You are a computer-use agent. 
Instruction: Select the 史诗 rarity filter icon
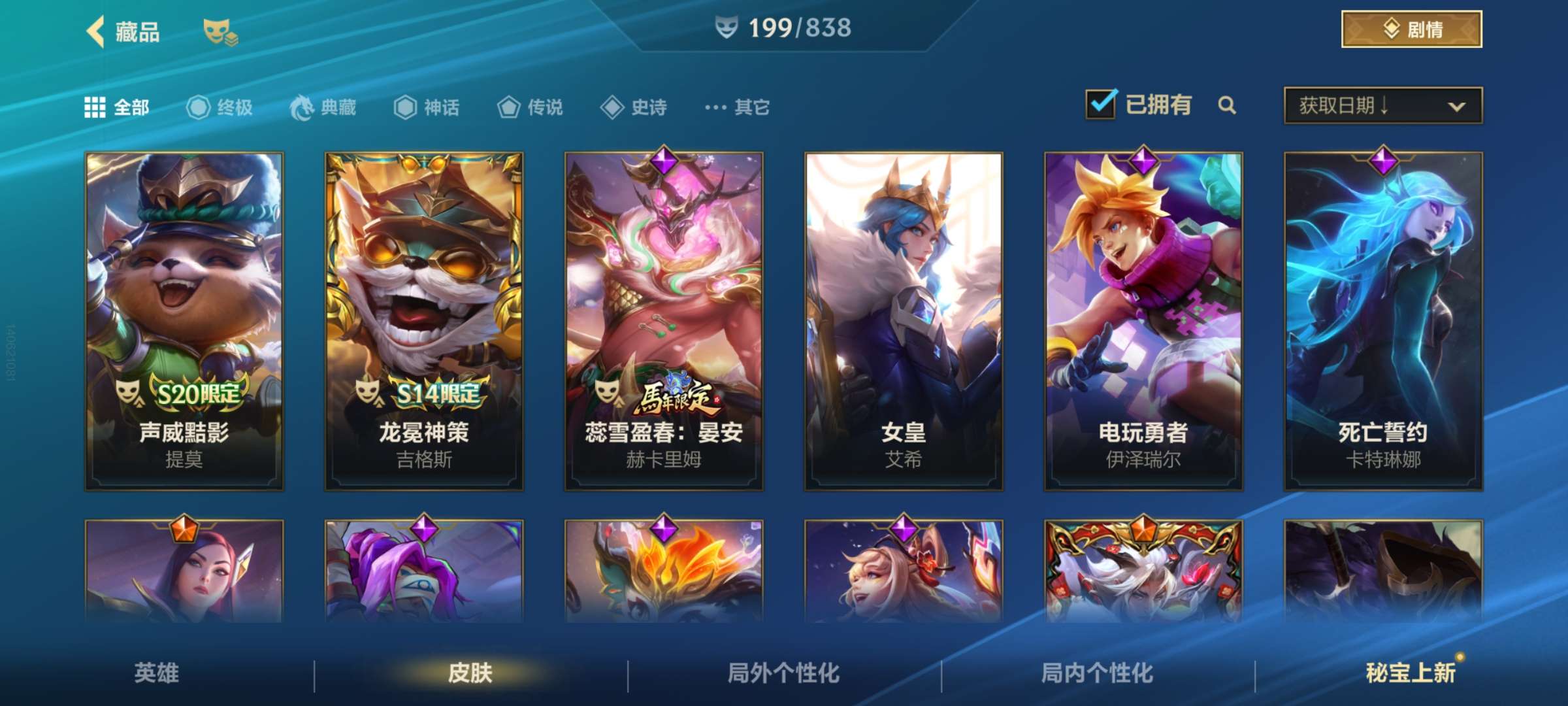(613, 107)
